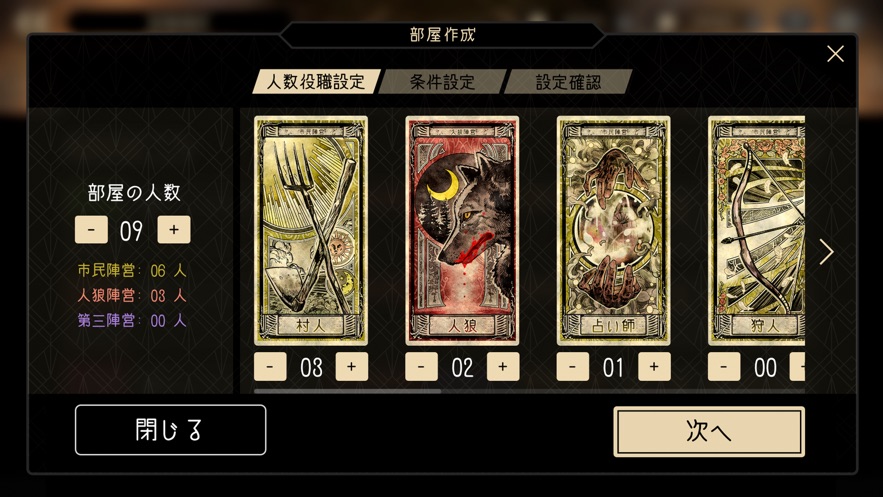Open the 条件設定 tab
This screenshot has width=883, height=497.
click(x=443, y=82)
